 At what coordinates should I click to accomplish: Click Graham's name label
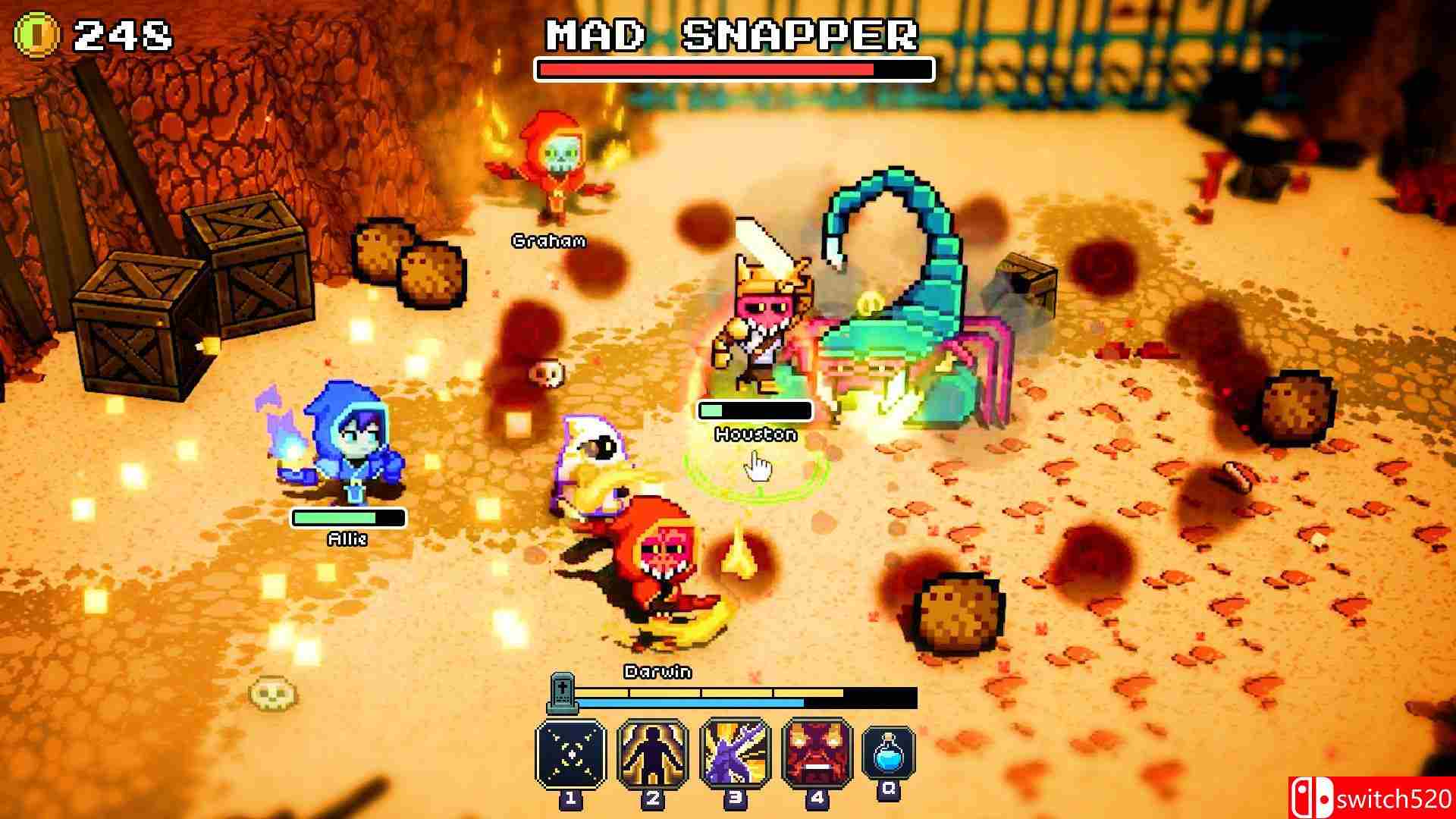548,241
